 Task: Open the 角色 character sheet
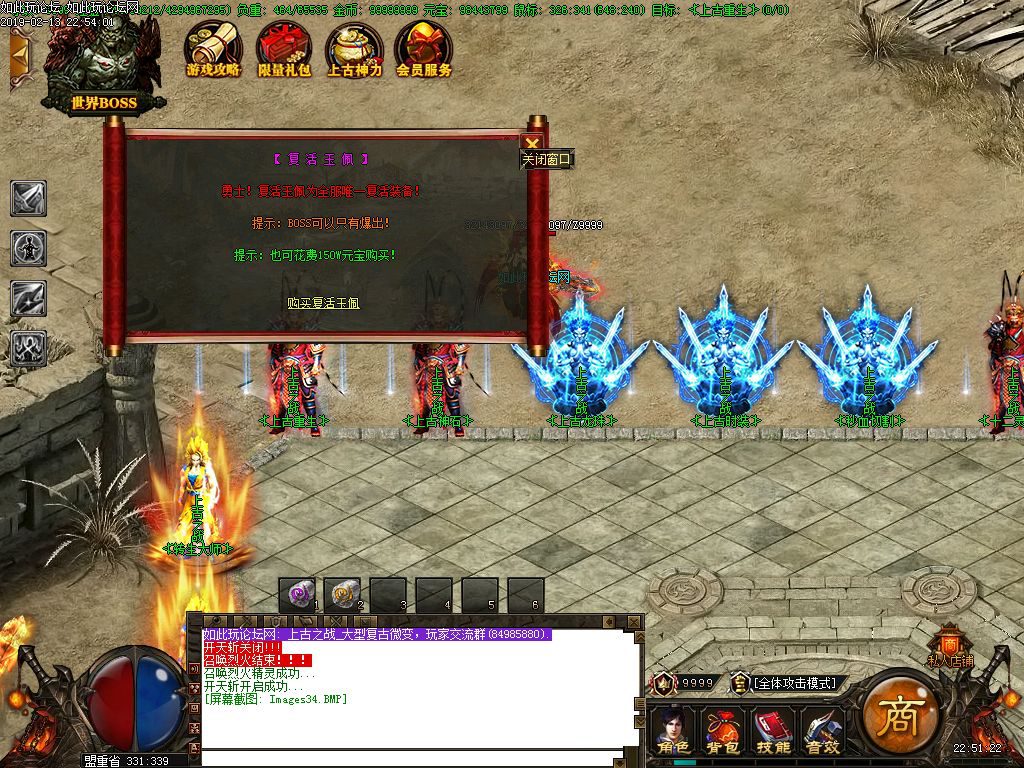pos(673,731)
